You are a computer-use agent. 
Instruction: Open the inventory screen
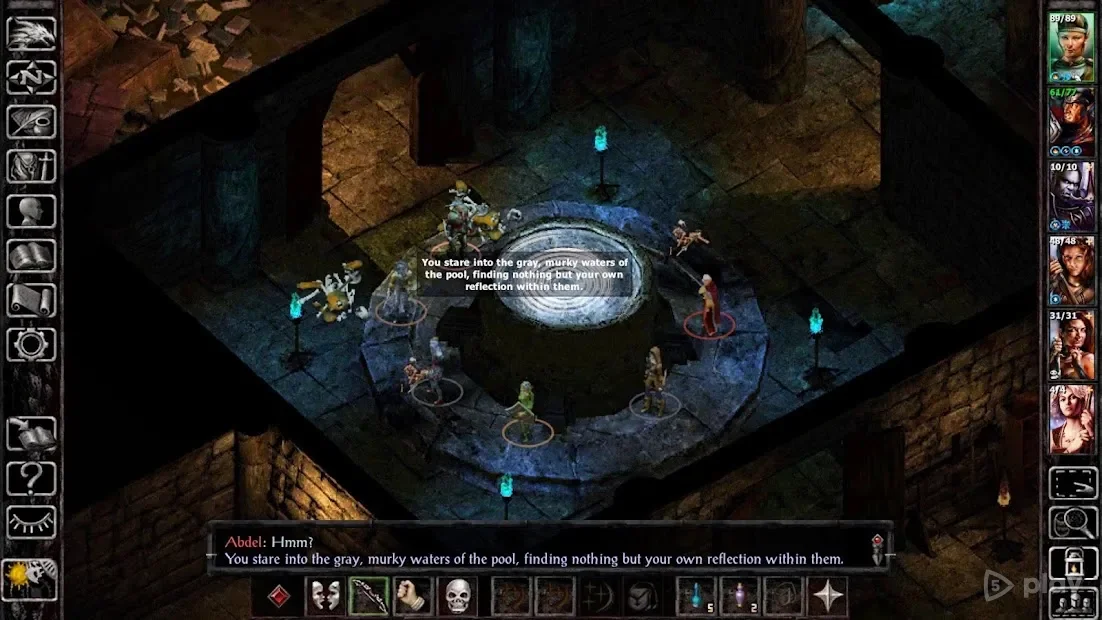[31, 167]
